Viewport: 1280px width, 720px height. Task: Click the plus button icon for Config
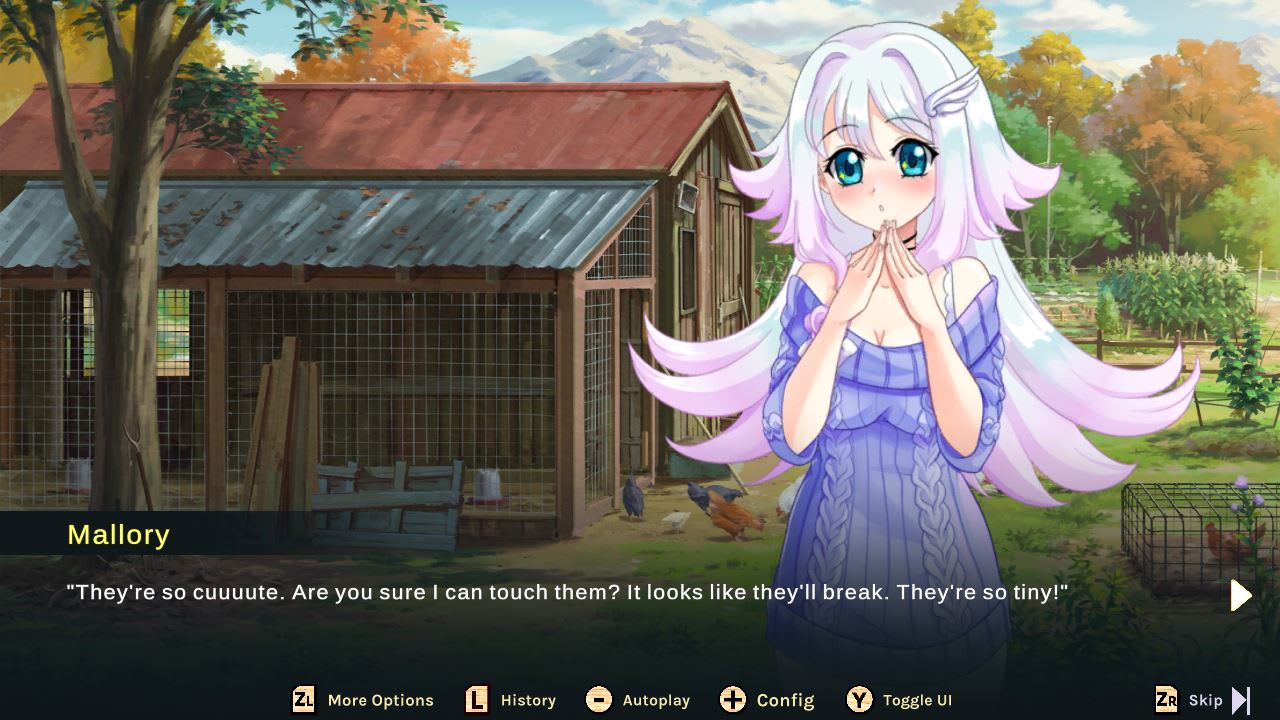(x=733, y=700)
